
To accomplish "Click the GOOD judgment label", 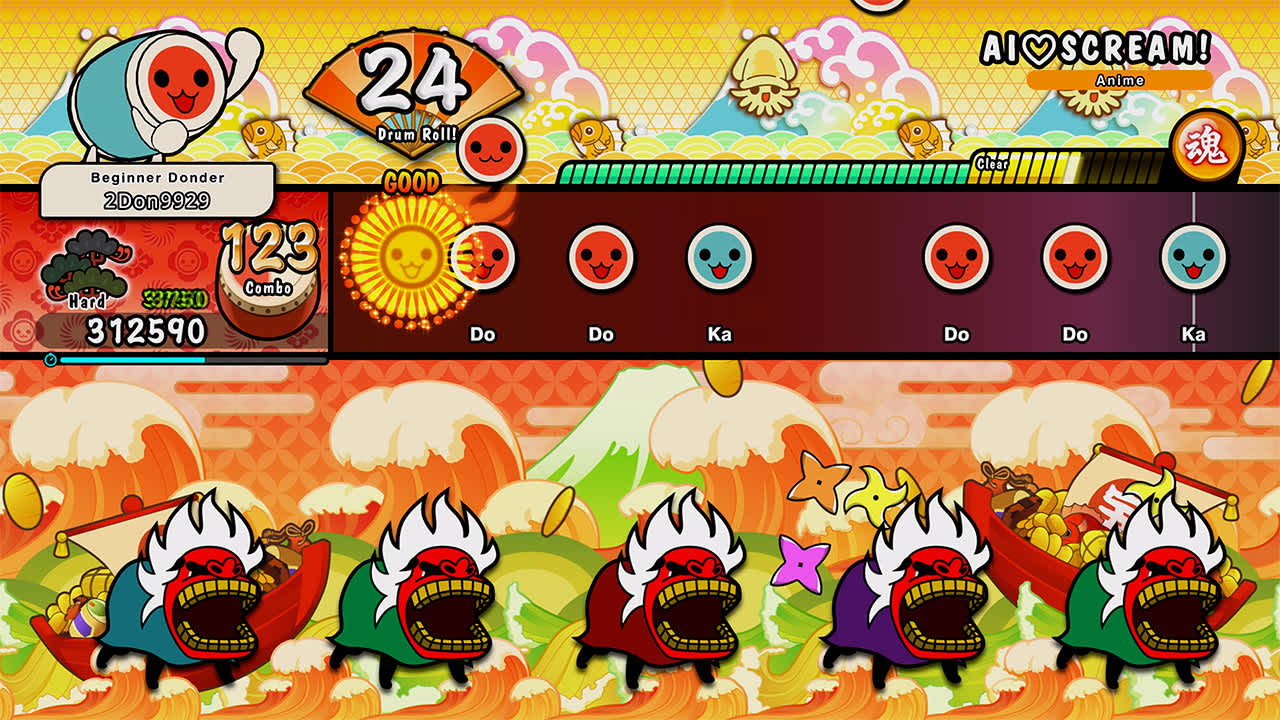I will point(411,183).
